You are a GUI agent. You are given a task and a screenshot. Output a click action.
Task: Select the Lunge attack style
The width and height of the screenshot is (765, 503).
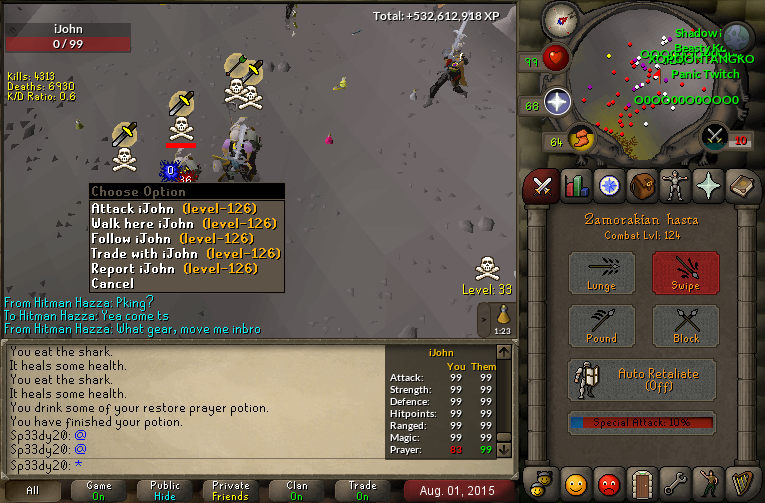[x=602, y=273]
